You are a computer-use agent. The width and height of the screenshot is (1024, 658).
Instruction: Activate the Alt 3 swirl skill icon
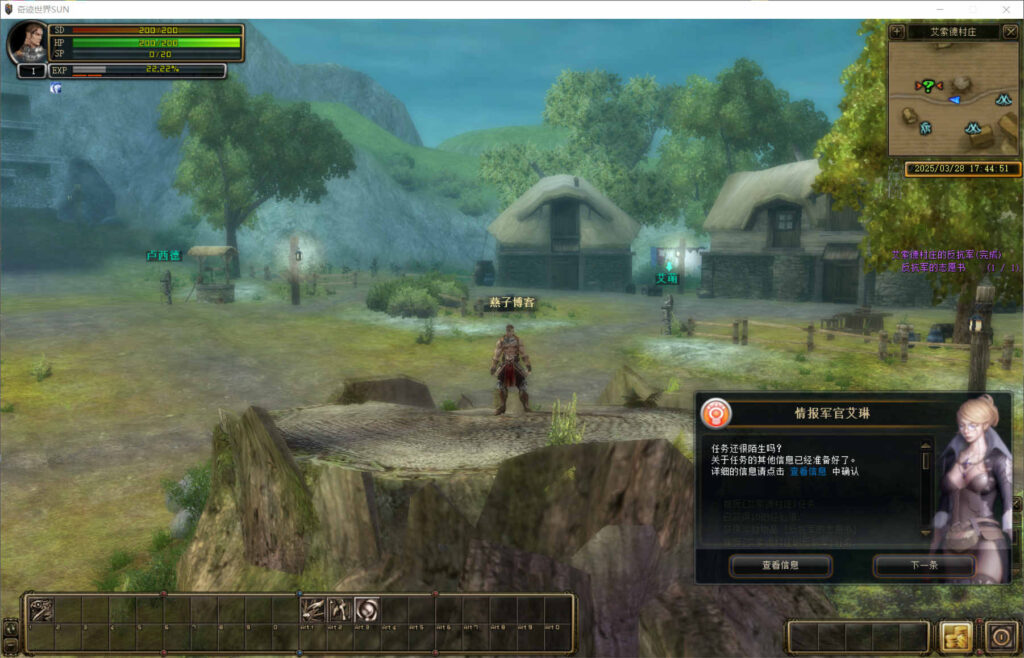(x=367, y=610)
